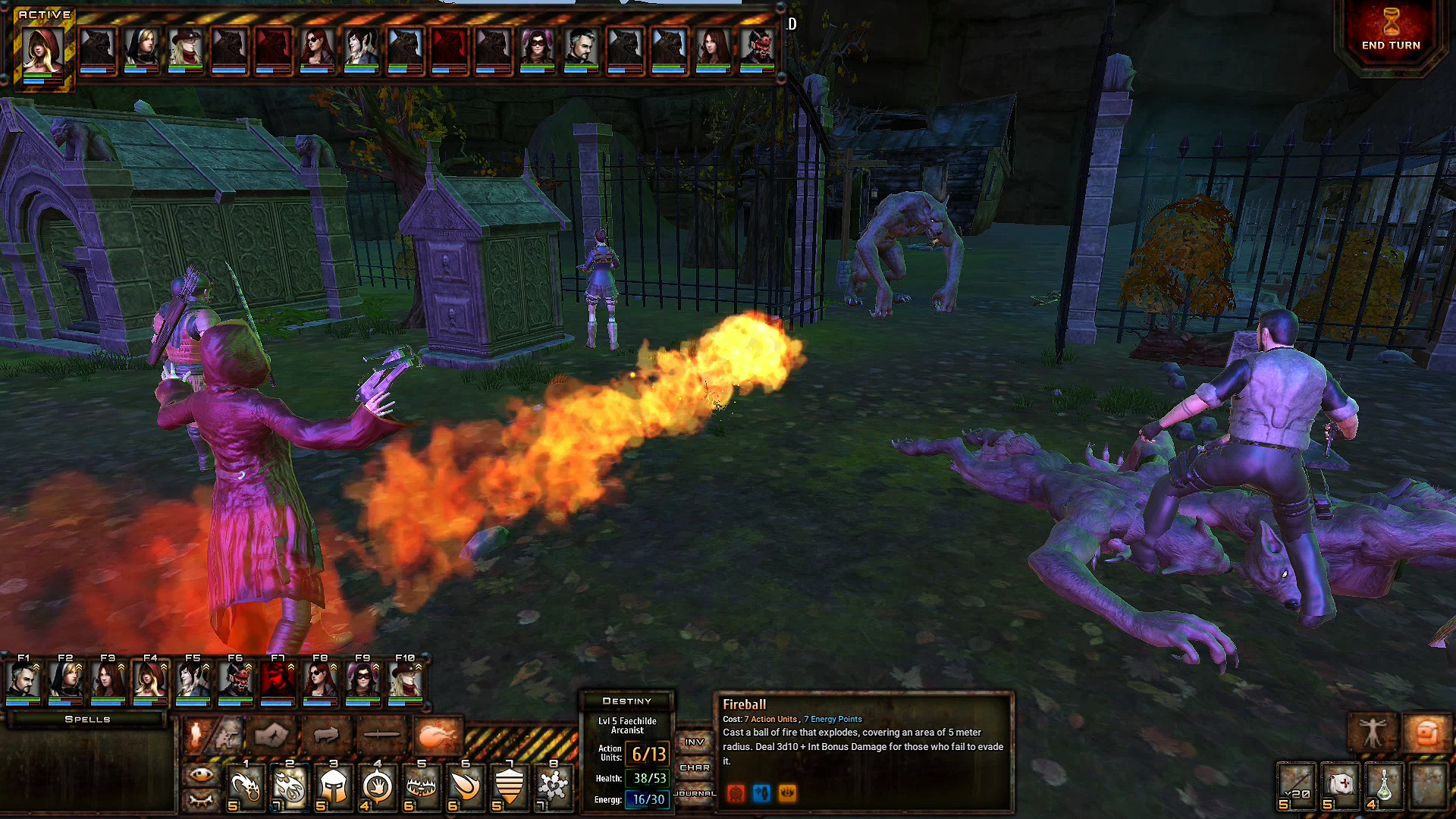Expand the Spells panel header

pyautogui.click(x=86, y=719)
